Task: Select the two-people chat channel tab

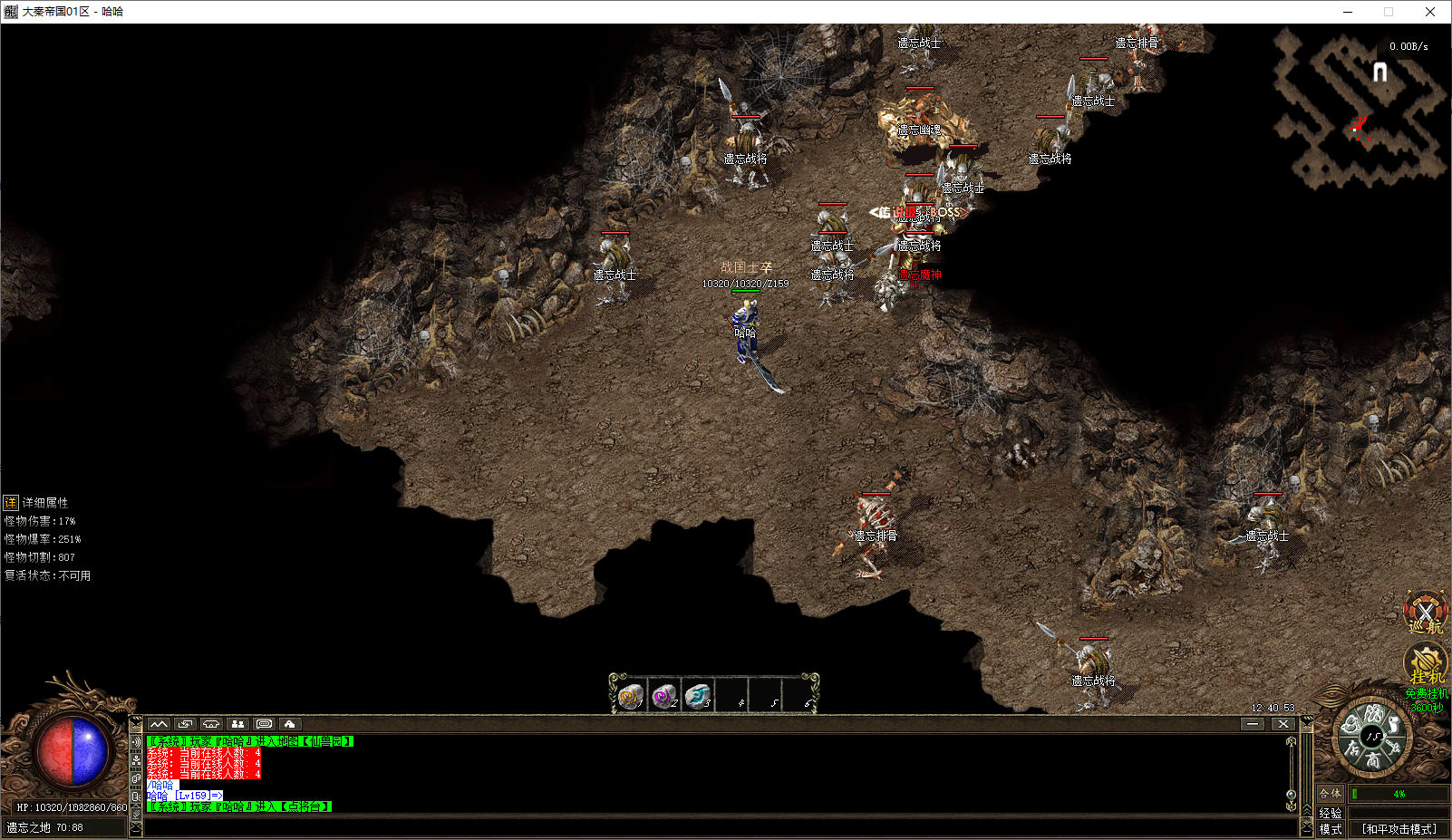Action: tap(237, 724)
